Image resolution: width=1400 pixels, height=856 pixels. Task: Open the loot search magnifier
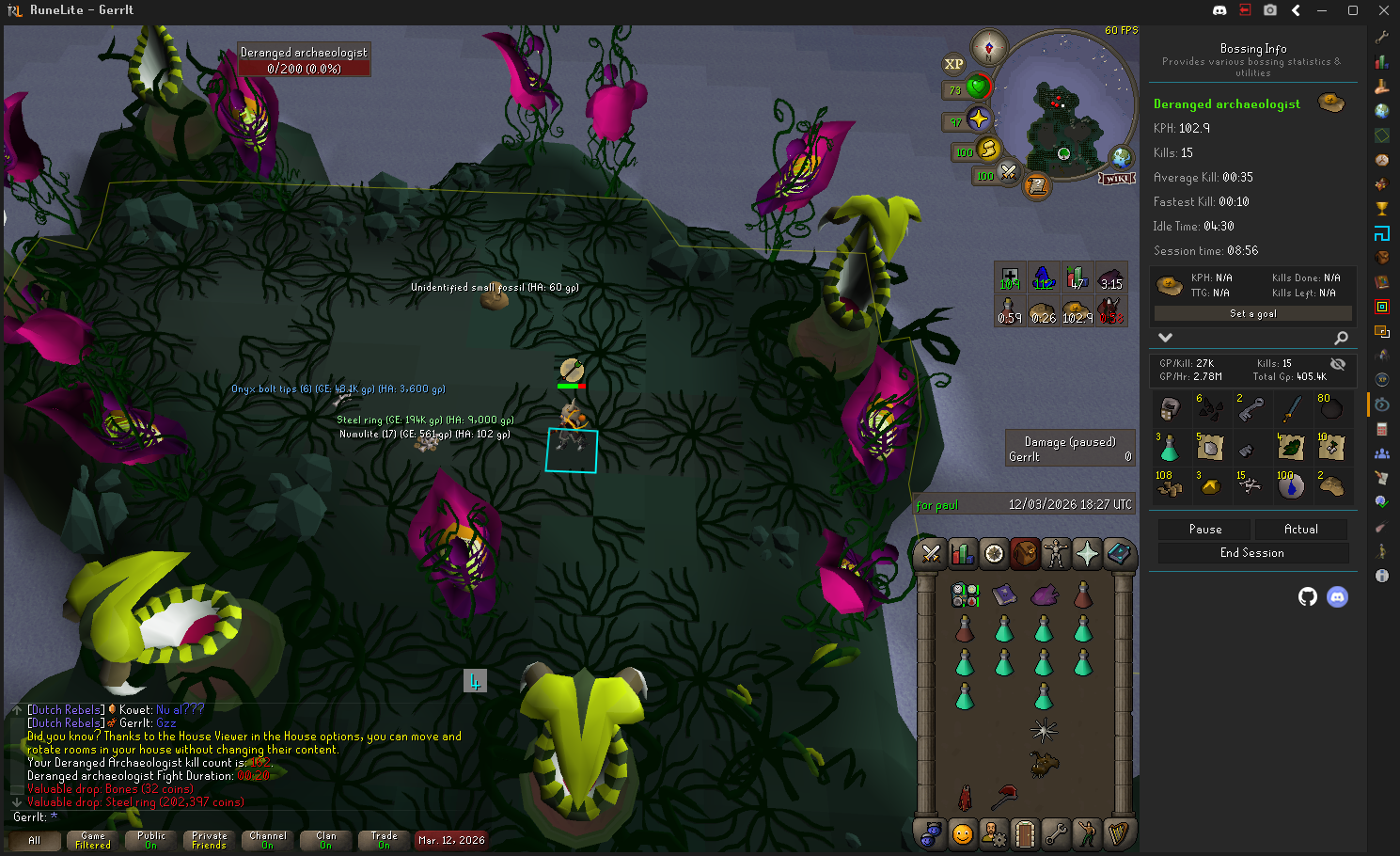click(1341, 338)
